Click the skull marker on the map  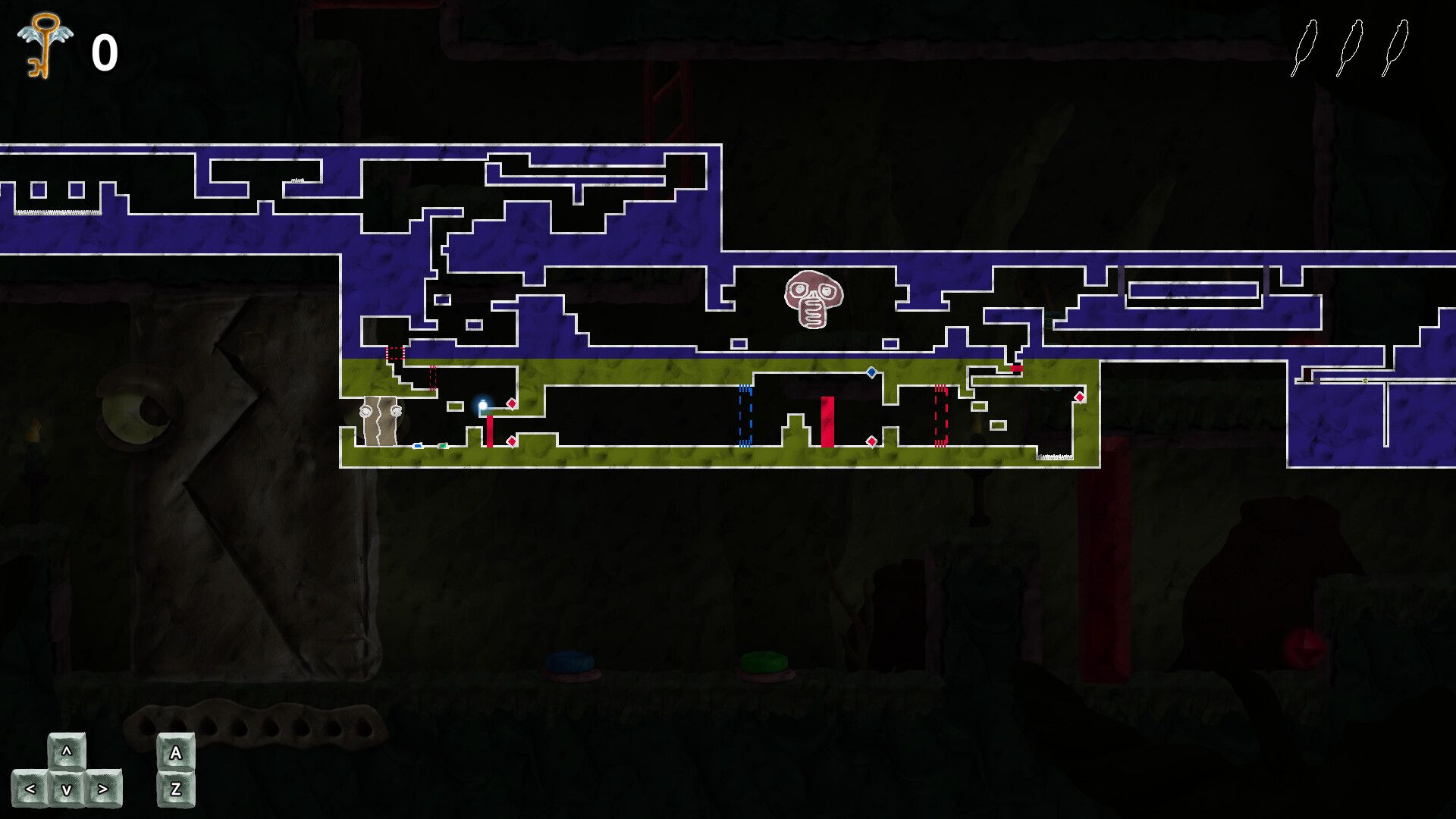pos(813,299)
